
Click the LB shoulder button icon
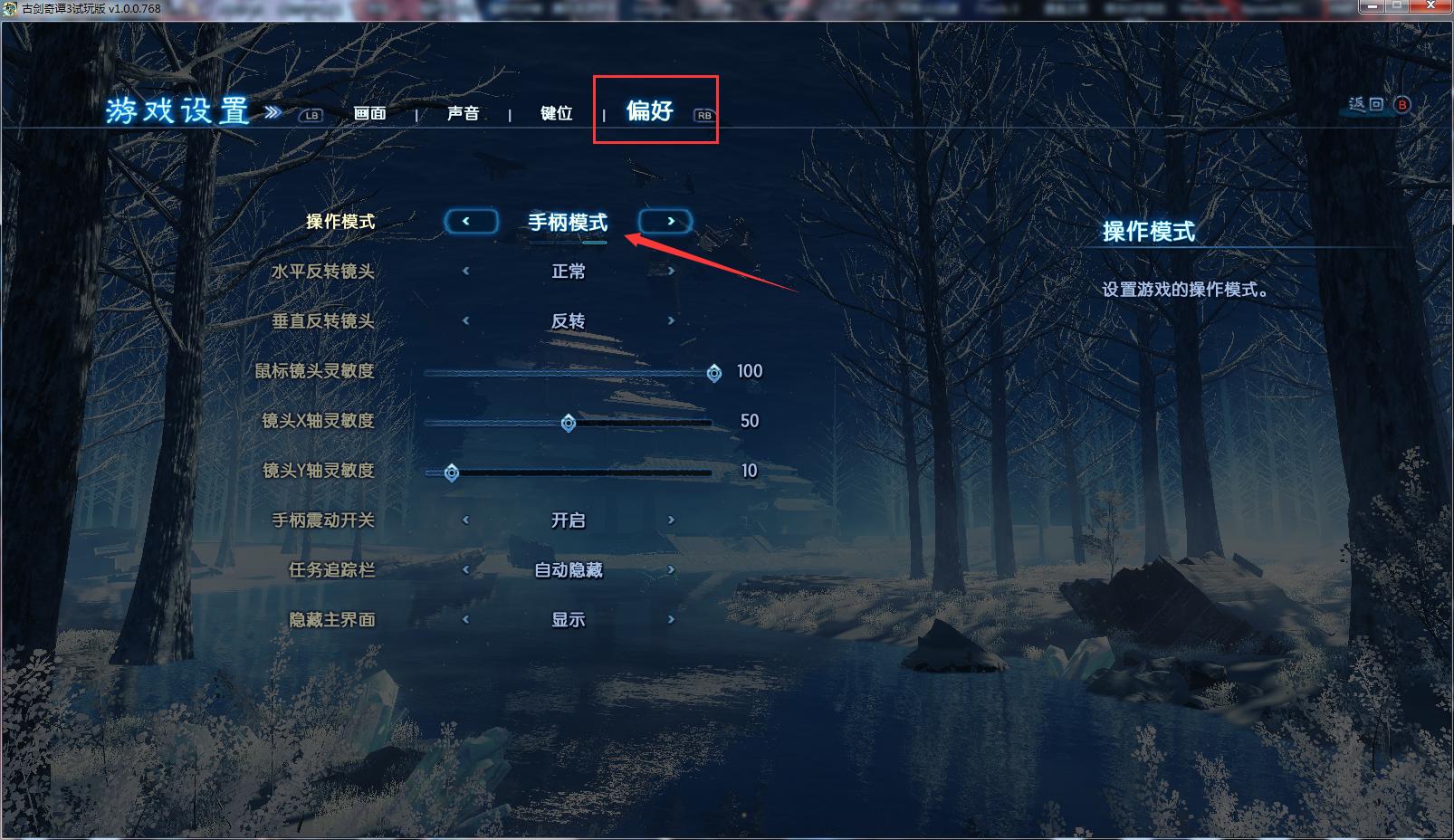click(312, 115)
